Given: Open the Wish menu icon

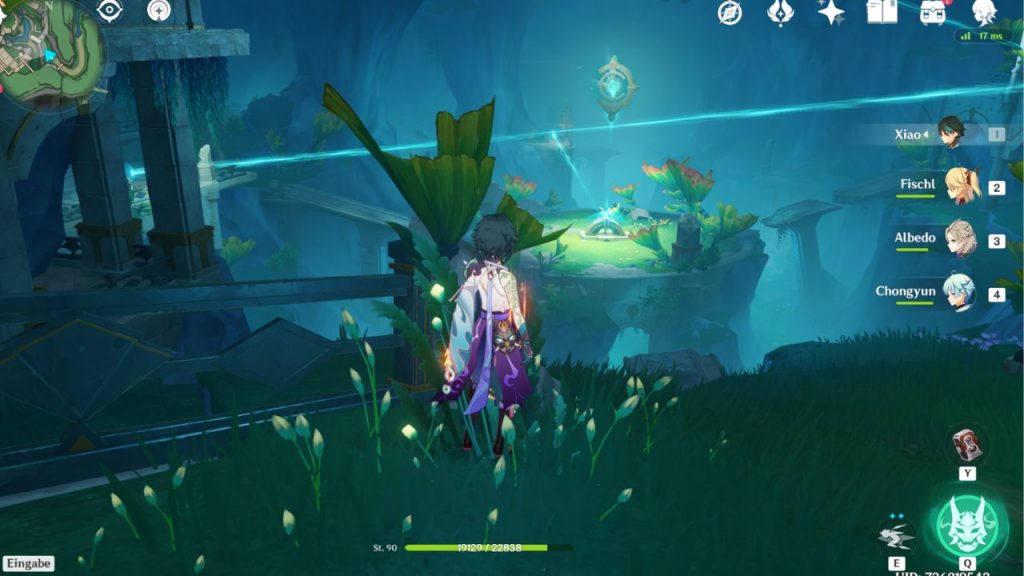Looking at the screenshot, I should [x=780, y=13].
